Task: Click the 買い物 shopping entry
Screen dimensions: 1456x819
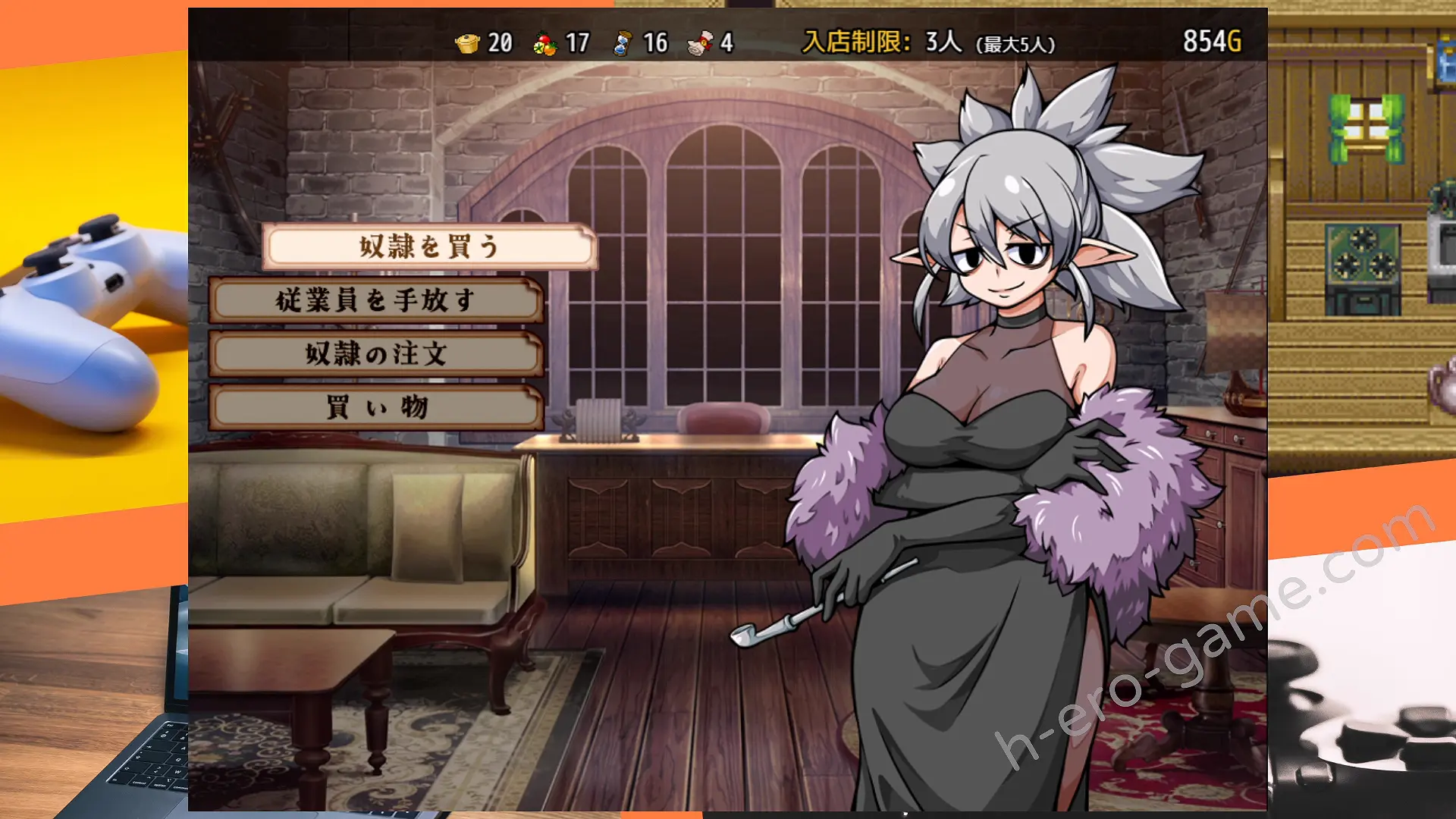Action: [x=376, y=407]
